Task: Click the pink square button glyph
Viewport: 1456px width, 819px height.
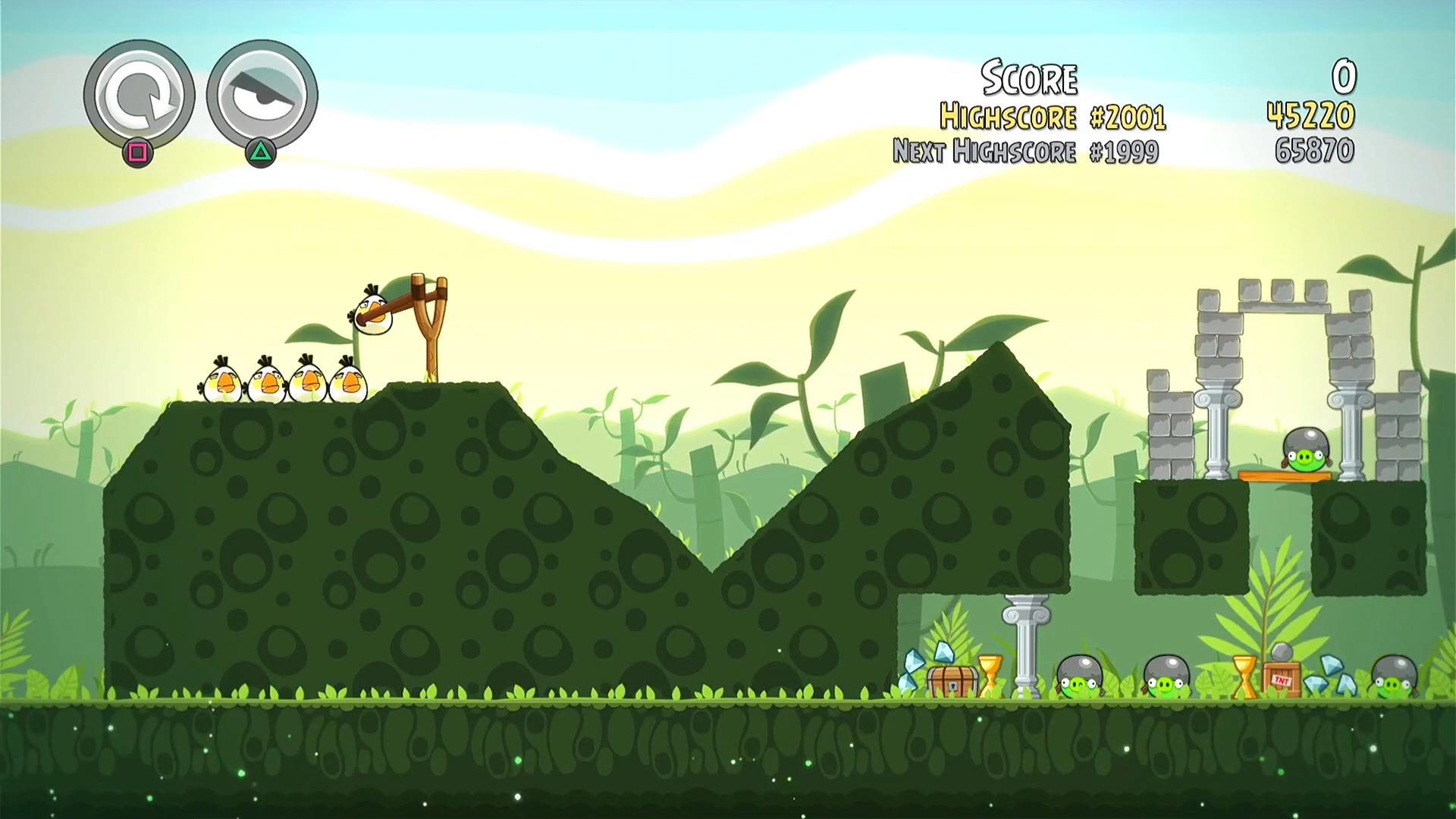Action: tap(139, 153)
